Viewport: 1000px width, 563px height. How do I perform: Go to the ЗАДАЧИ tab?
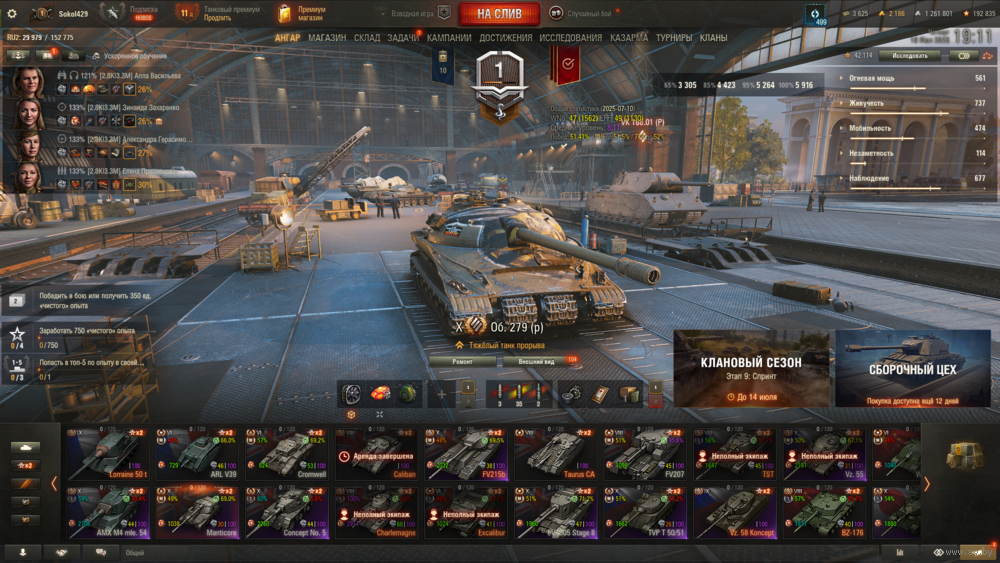403,38
